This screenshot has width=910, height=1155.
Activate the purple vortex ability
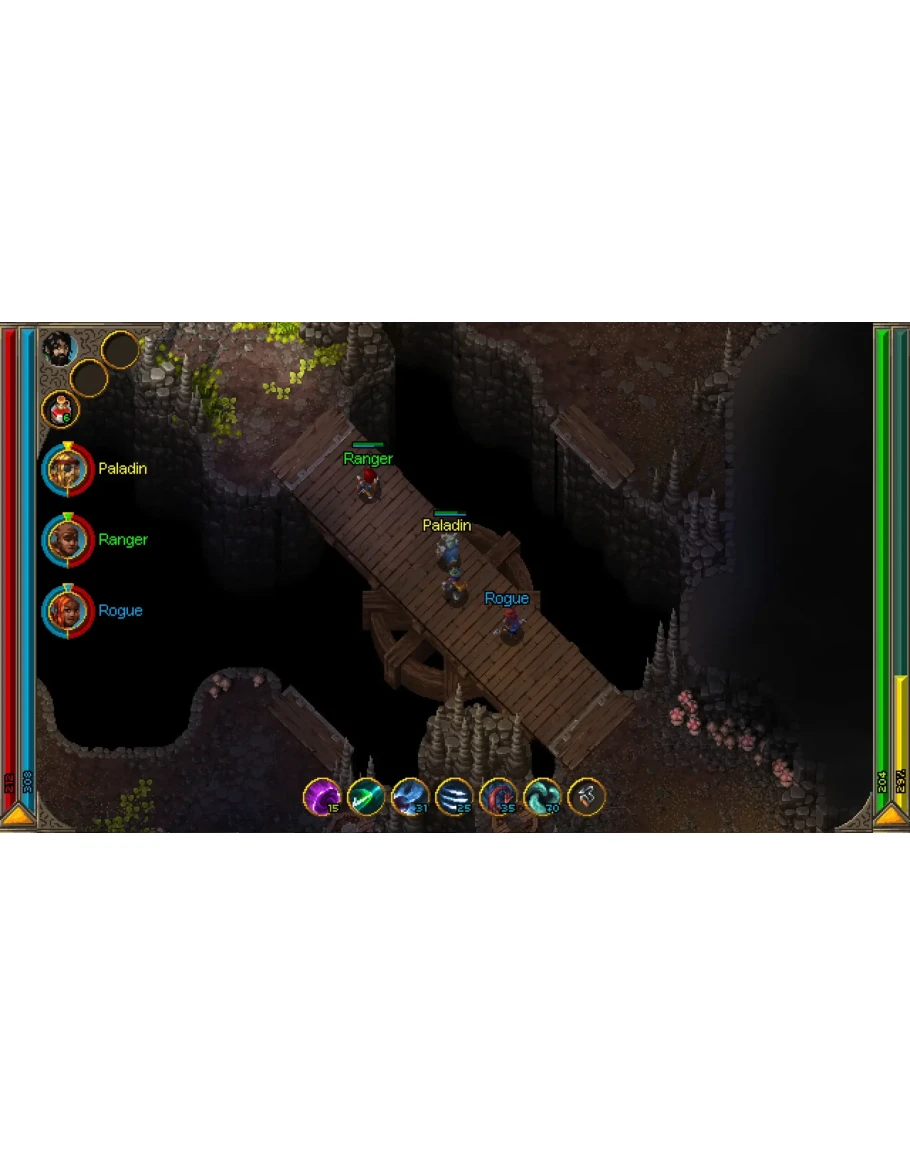click(x=322, y=796)
